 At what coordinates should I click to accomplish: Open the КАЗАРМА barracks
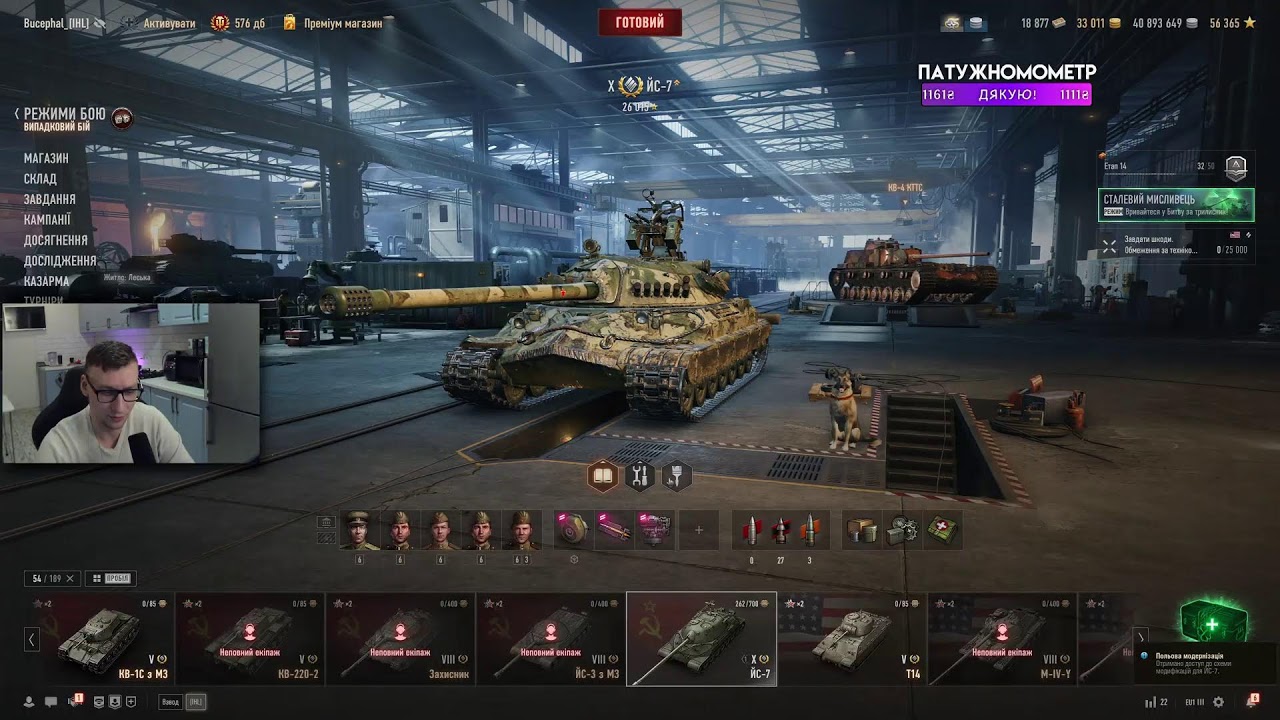[x=47, y=281]
